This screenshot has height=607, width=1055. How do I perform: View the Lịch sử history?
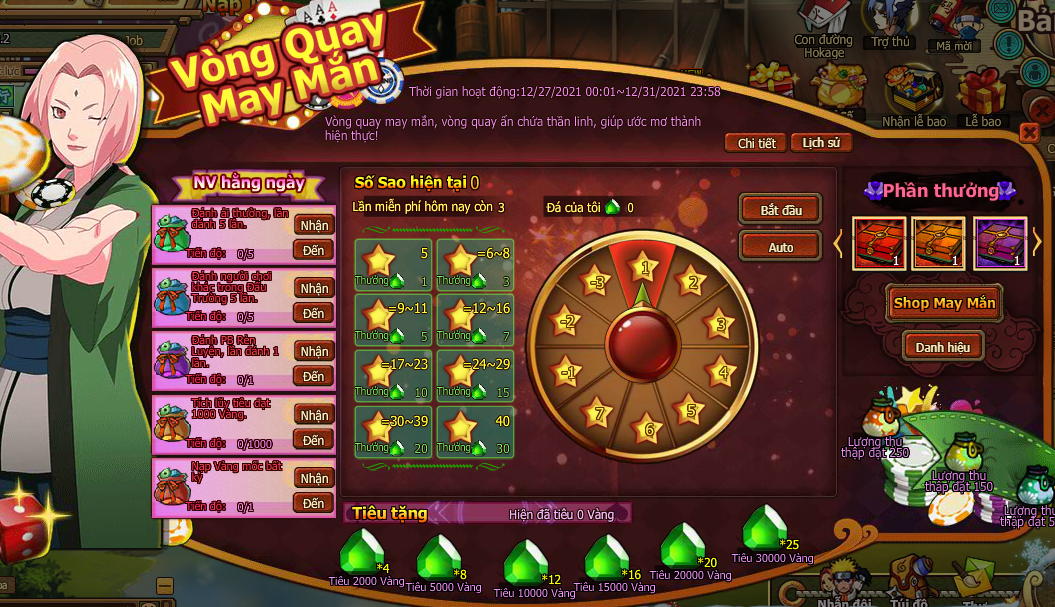coord(821,143)
